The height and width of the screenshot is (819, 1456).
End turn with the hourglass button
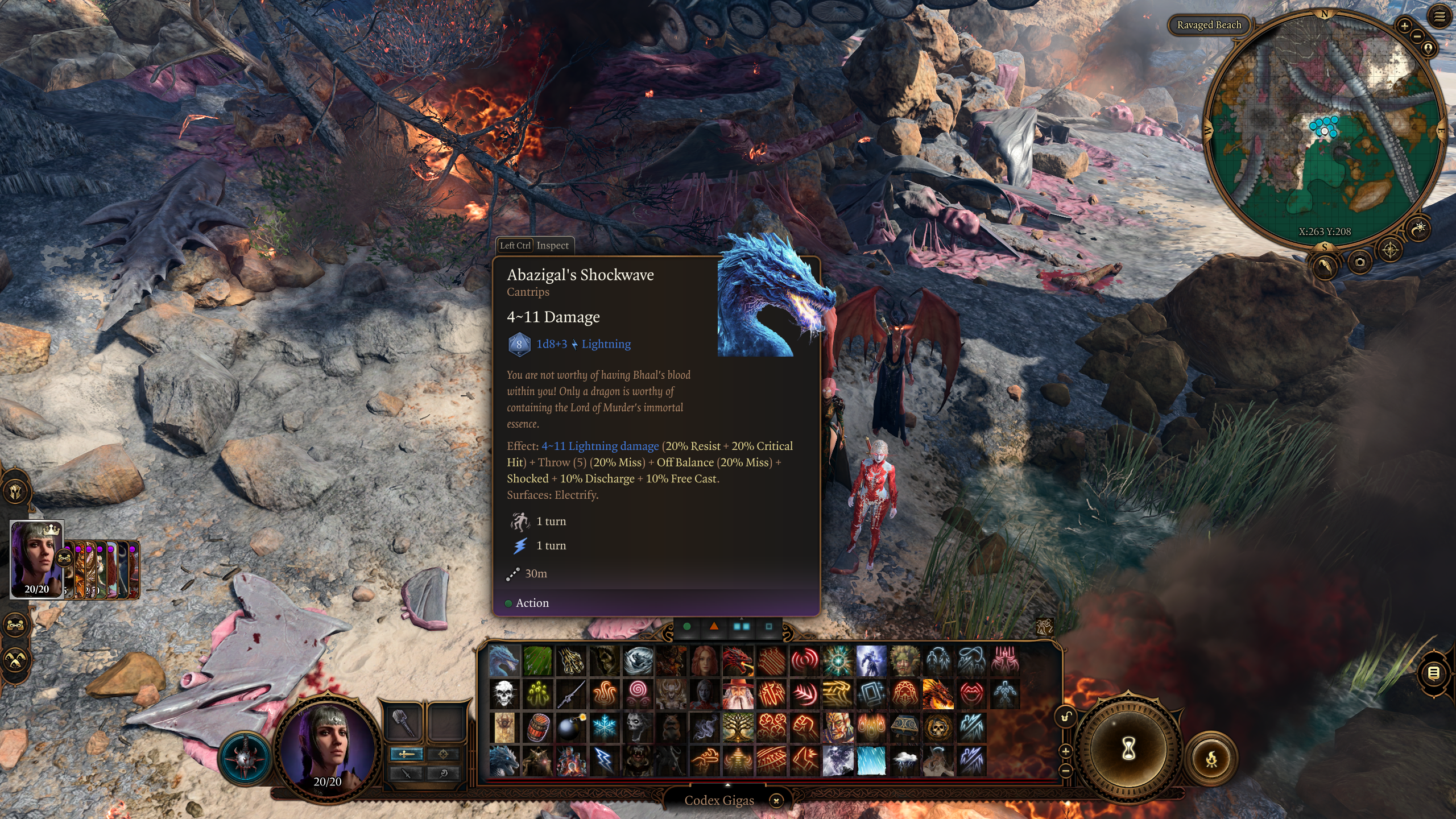click(1128, 749)
